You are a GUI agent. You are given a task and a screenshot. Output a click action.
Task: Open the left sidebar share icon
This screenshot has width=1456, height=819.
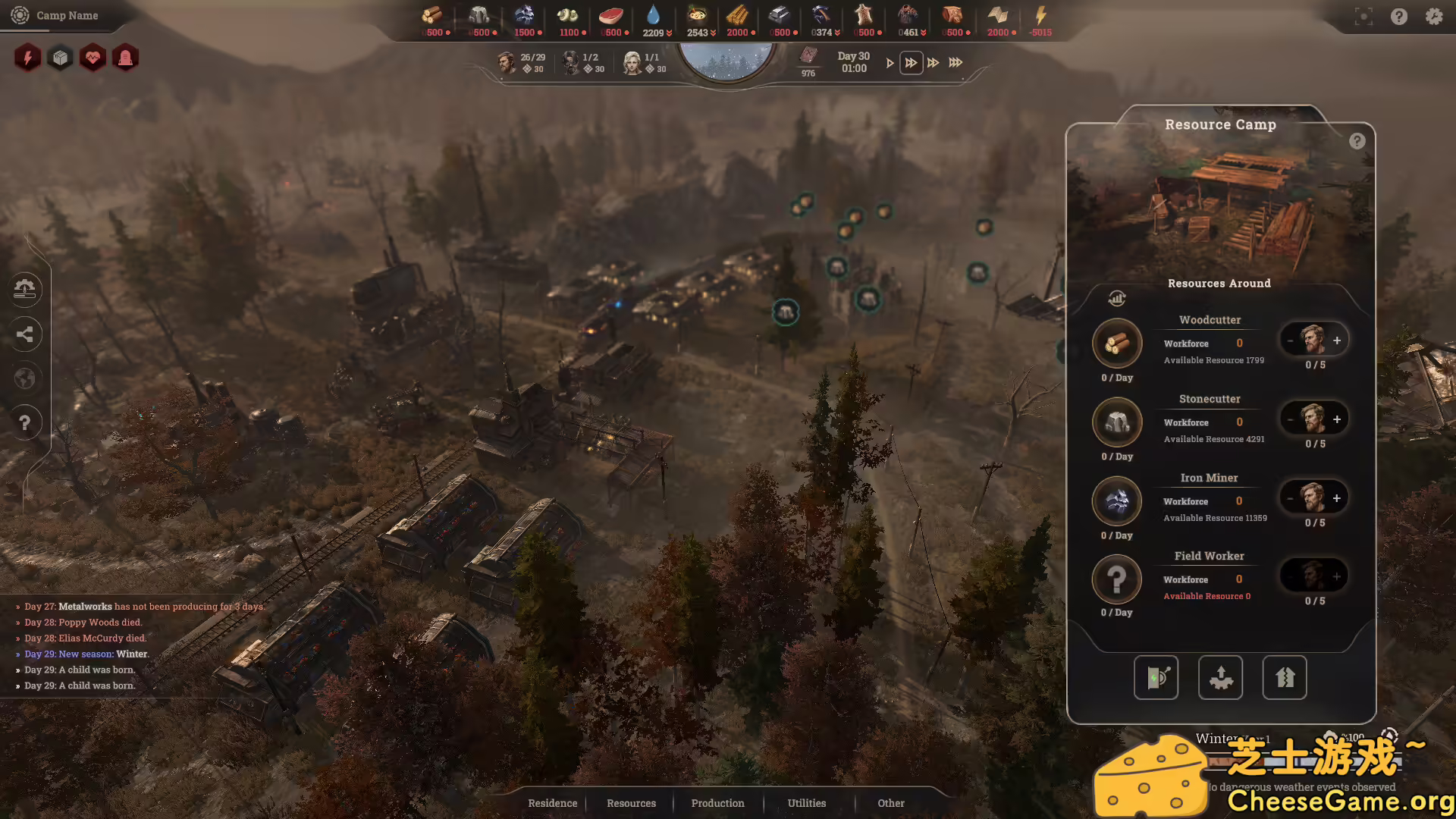[x=25, y=334]
